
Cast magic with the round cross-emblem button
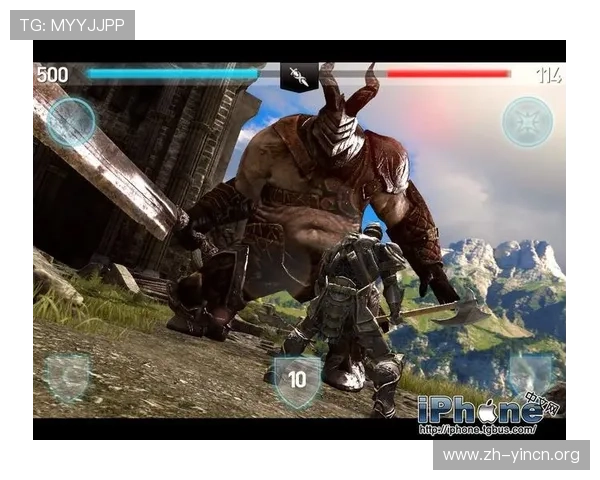pos(527,122)
